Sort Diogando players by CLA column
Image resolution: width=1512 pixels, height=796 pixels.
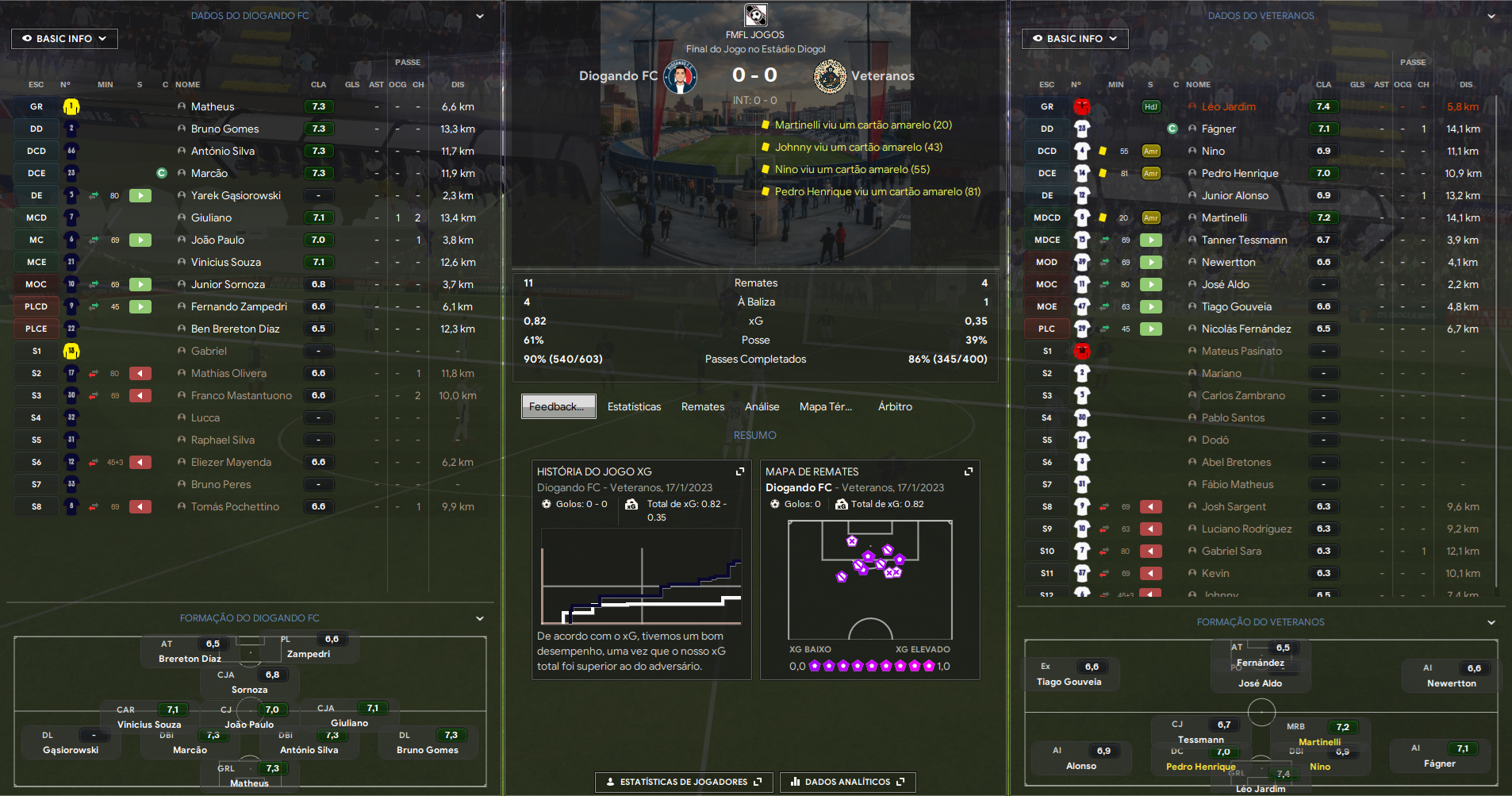tap(318, 84)
